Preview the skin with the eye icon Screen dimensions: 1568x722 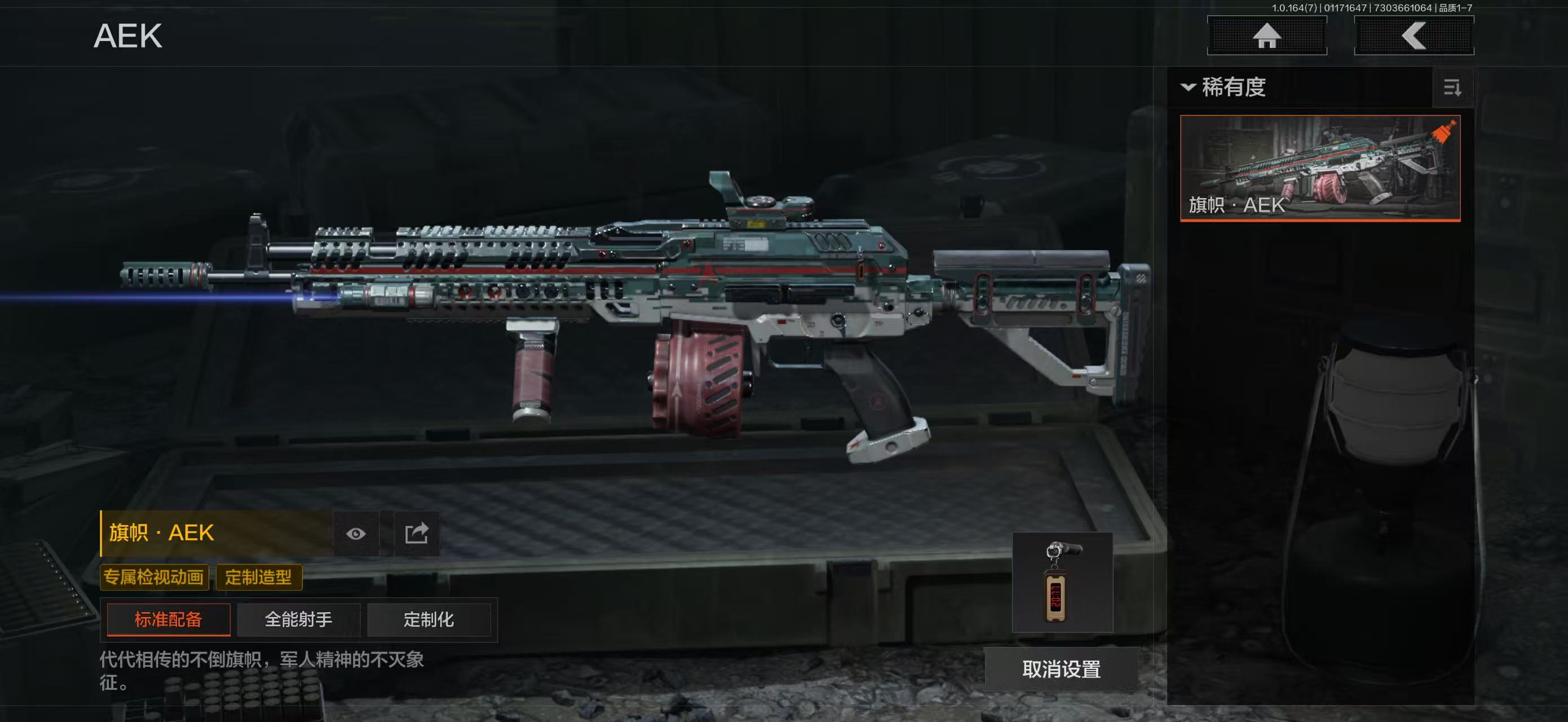pos(356,534)
